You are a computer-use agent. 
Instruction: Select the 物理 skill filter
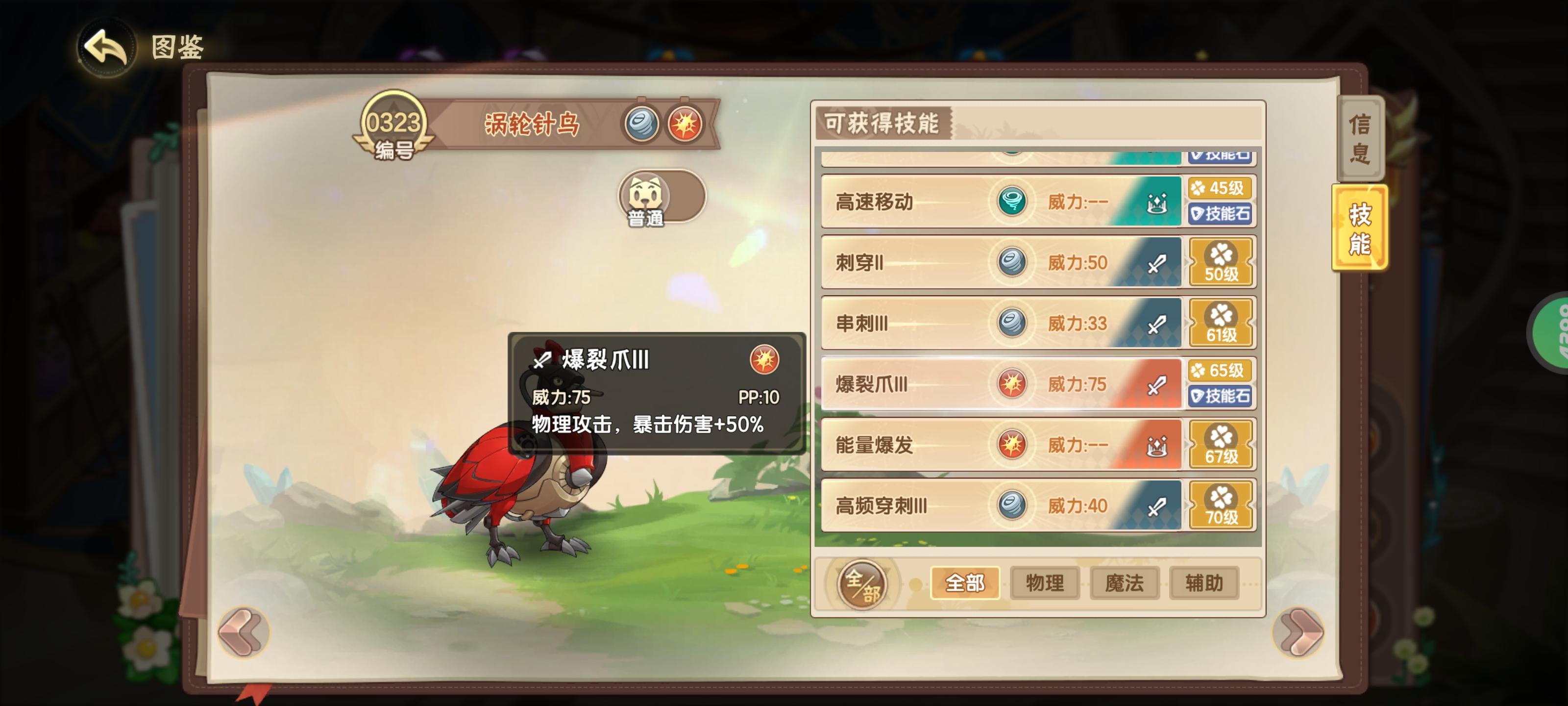click(x=1045, y=583)
